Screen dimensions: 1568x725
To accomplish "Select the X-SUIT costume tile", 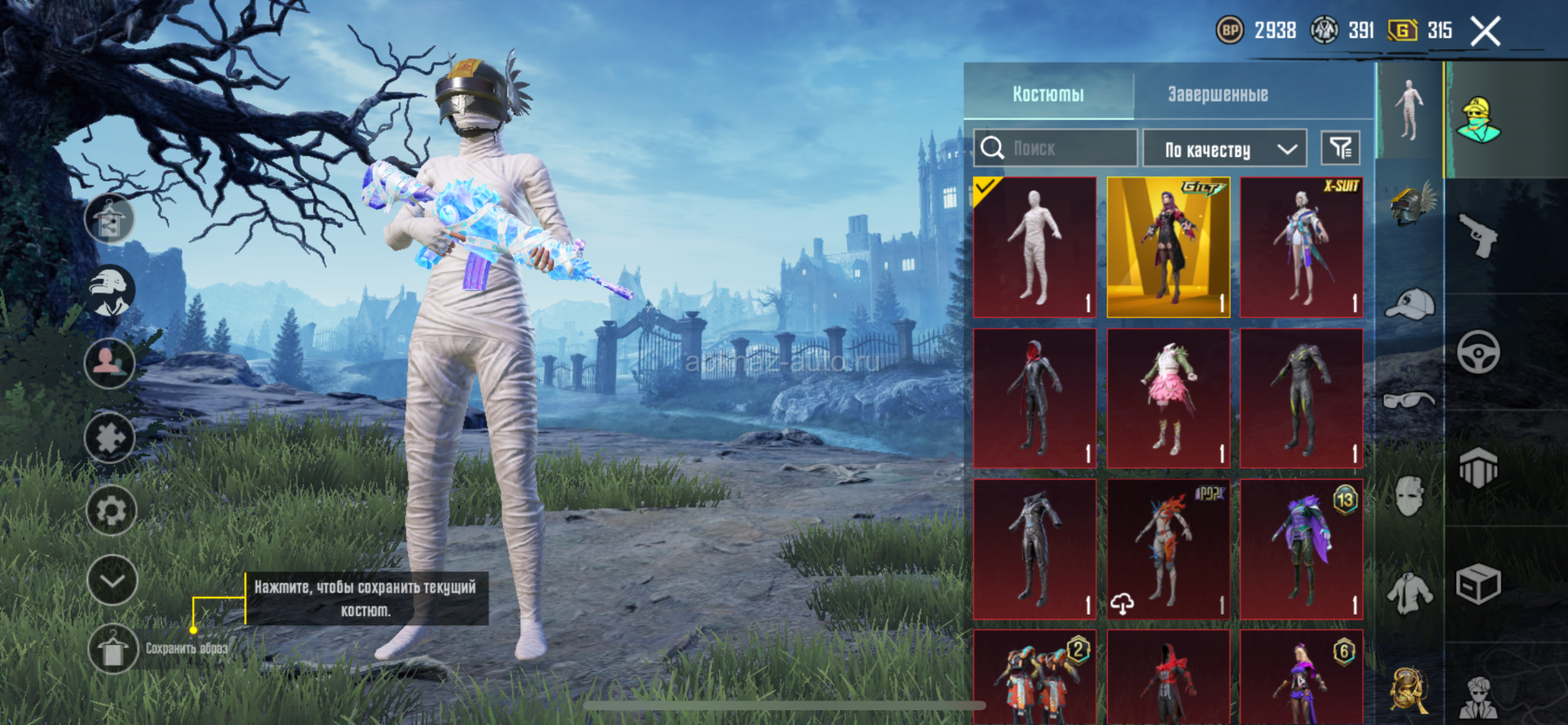I will tap(1302, 247).
